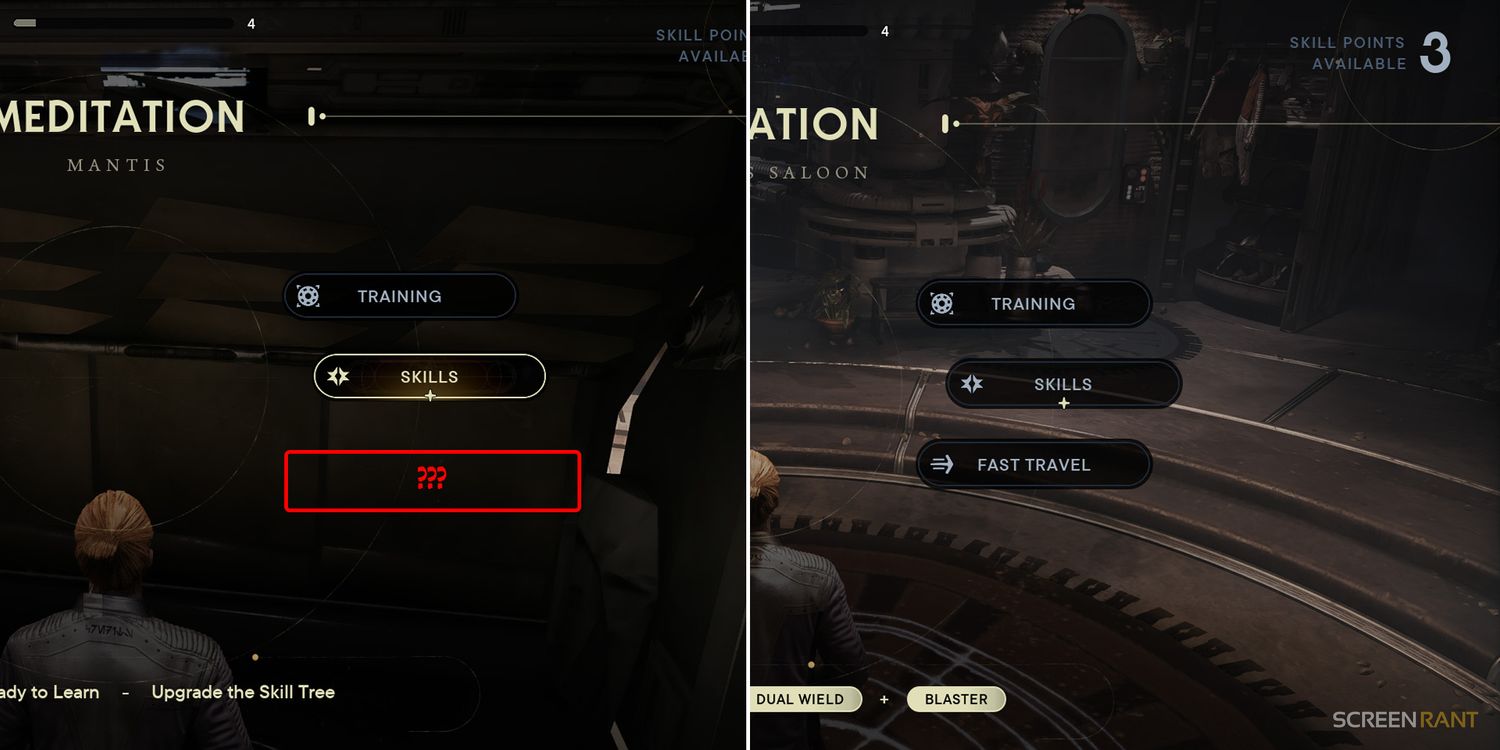Open Skills on the Saloon meditation screen
Viewport: 1500px width, 750px height.
click(x=1062, y=384)
